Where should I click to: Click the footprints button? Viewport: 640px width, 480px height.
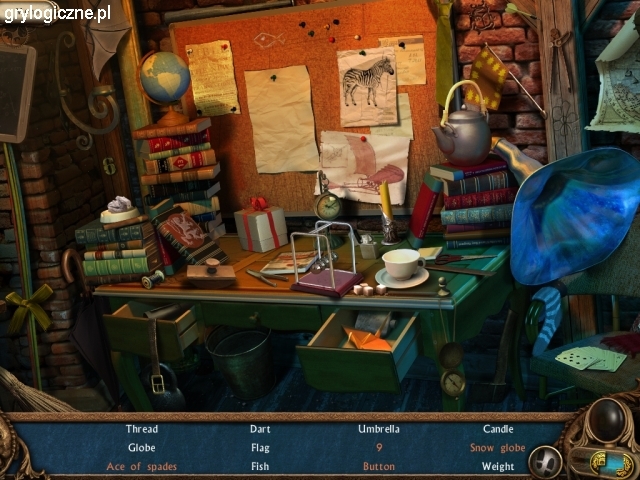point(544,460)
